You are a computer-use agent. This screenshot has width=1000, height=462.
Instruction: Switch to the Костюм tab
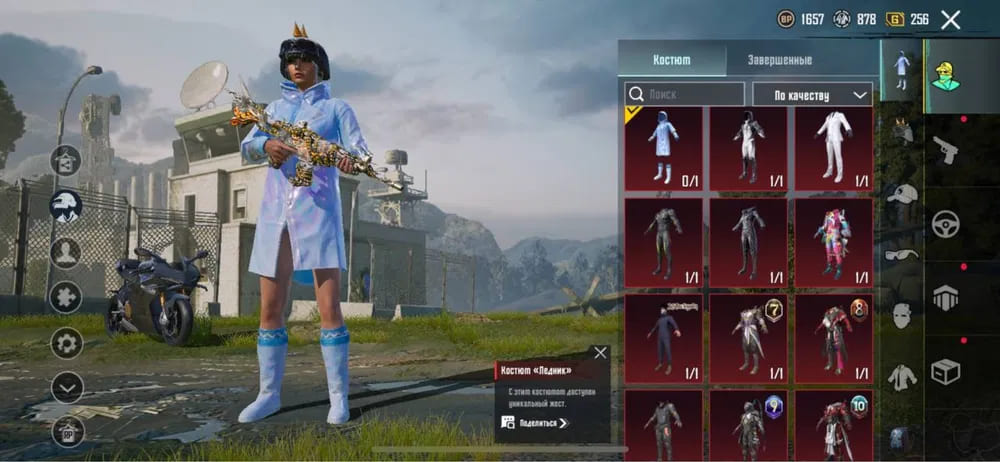[671, 59]
